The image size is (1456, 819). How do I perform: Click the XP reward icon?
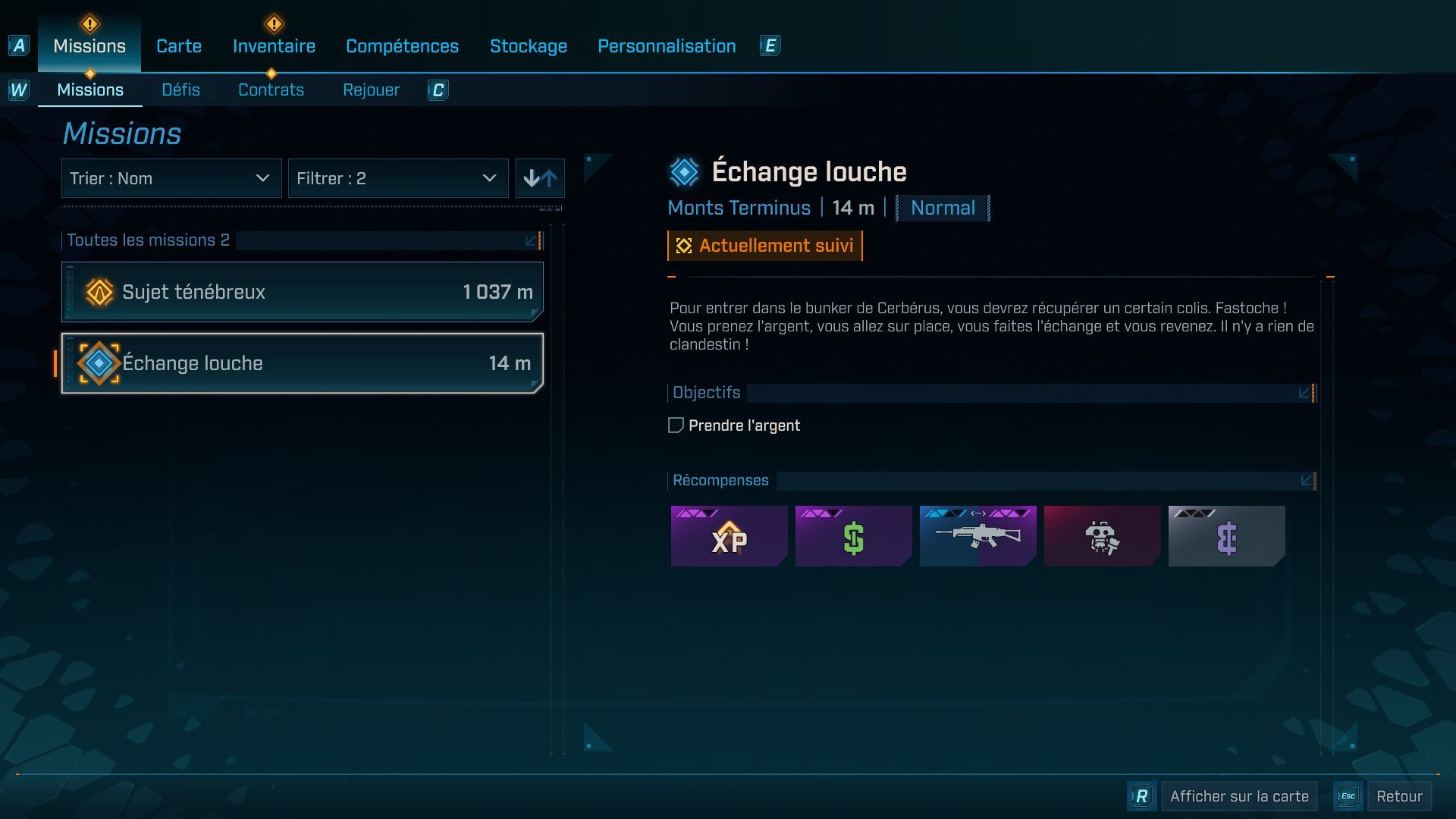tap(729, 536)
